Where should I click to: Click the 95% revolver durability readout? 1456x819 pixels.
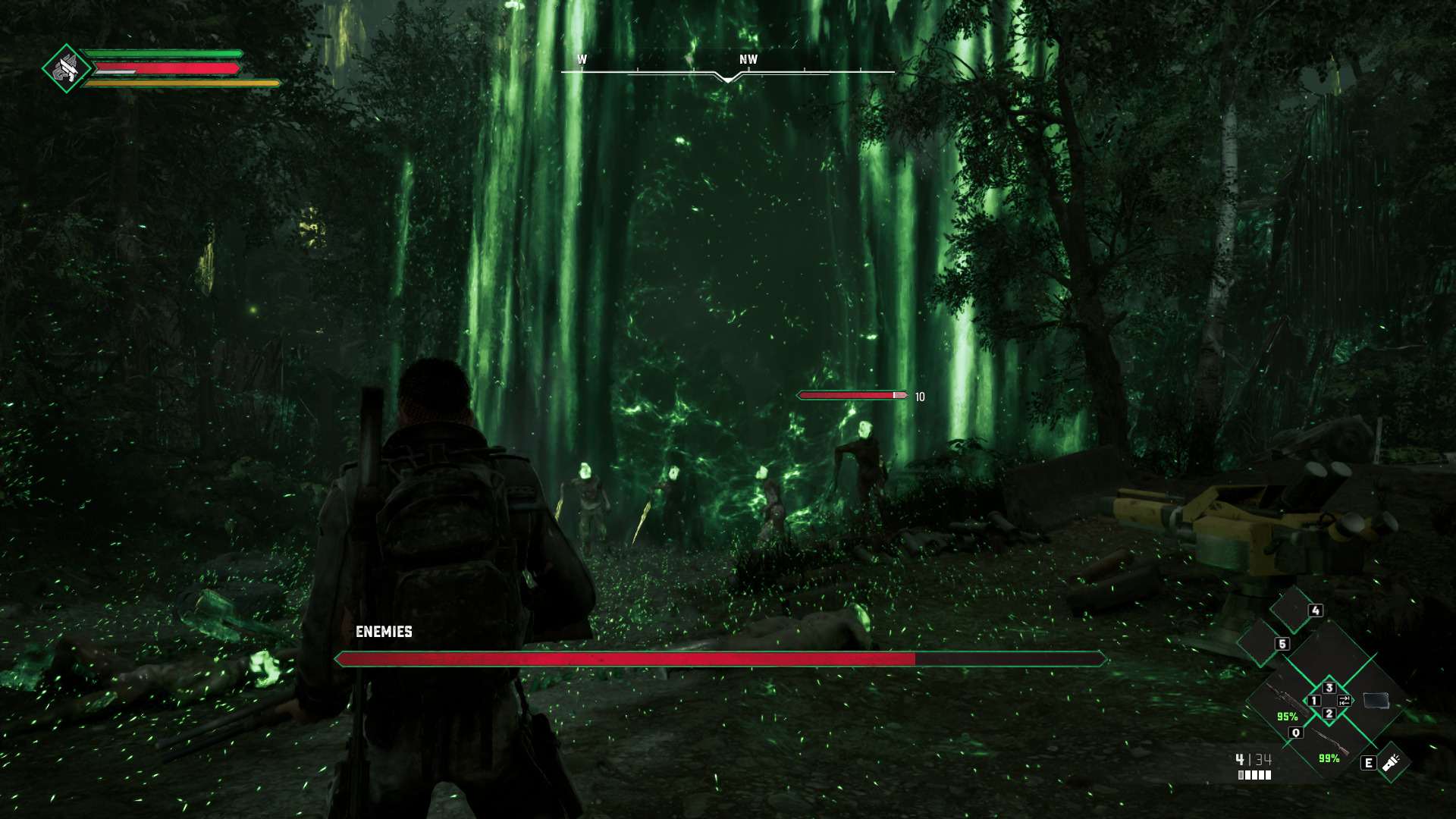point(1287,717)
